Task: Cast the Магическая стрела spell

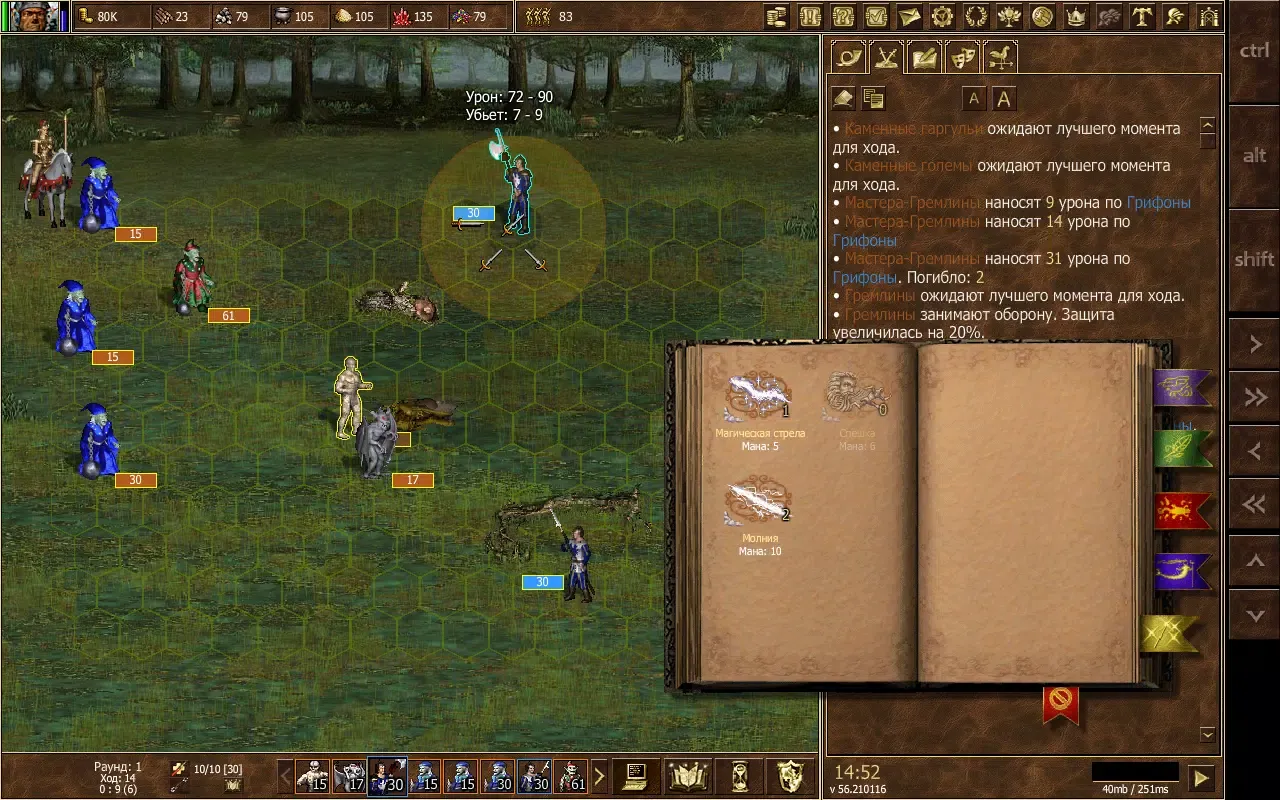Action: pos(759,397)
